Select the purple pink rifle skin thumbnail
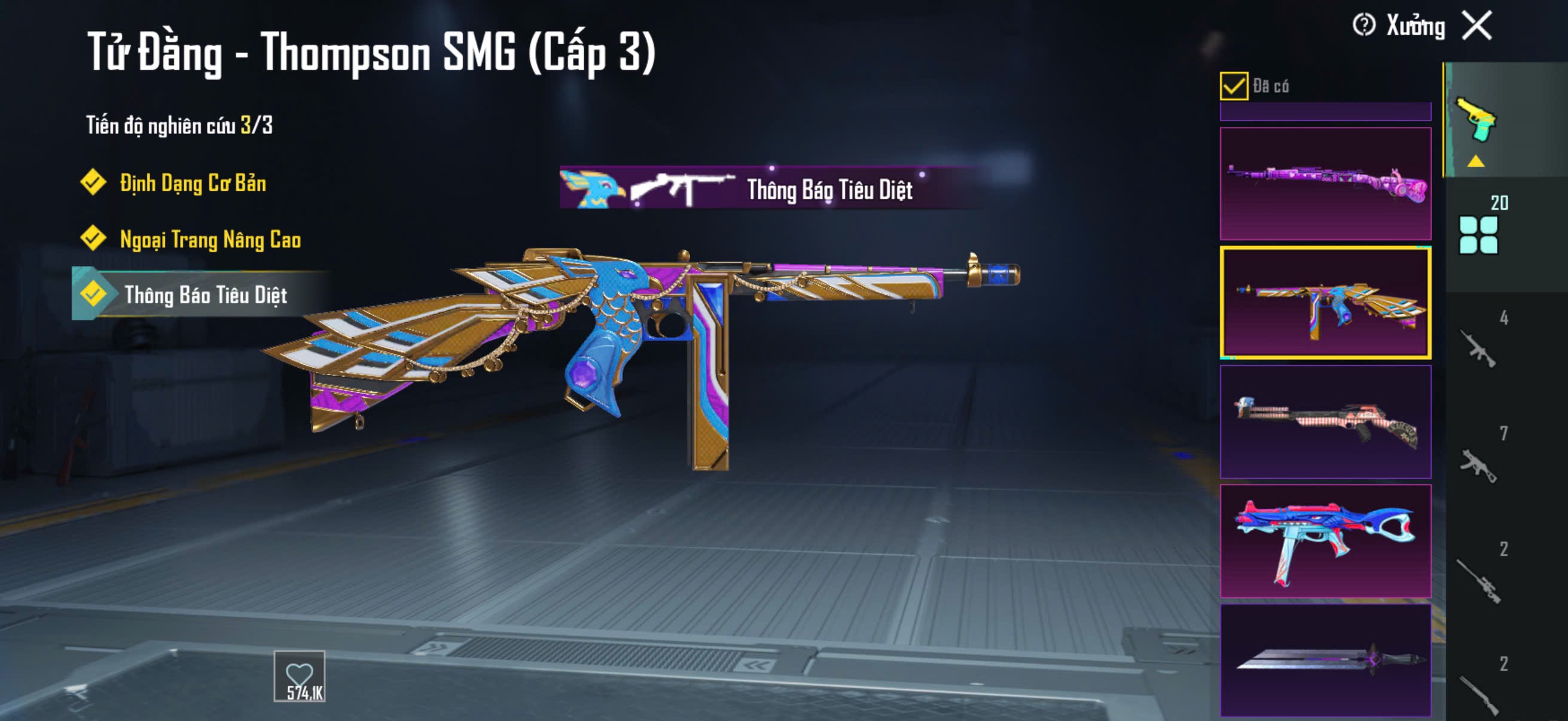Viewport: 1568px width, 721px height. [1325, 182]
